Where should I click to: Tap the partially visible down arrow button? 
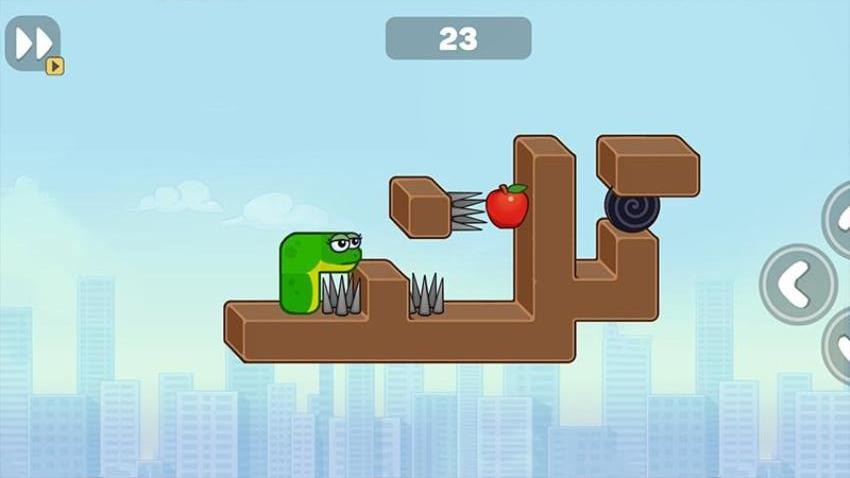[839, 347]
